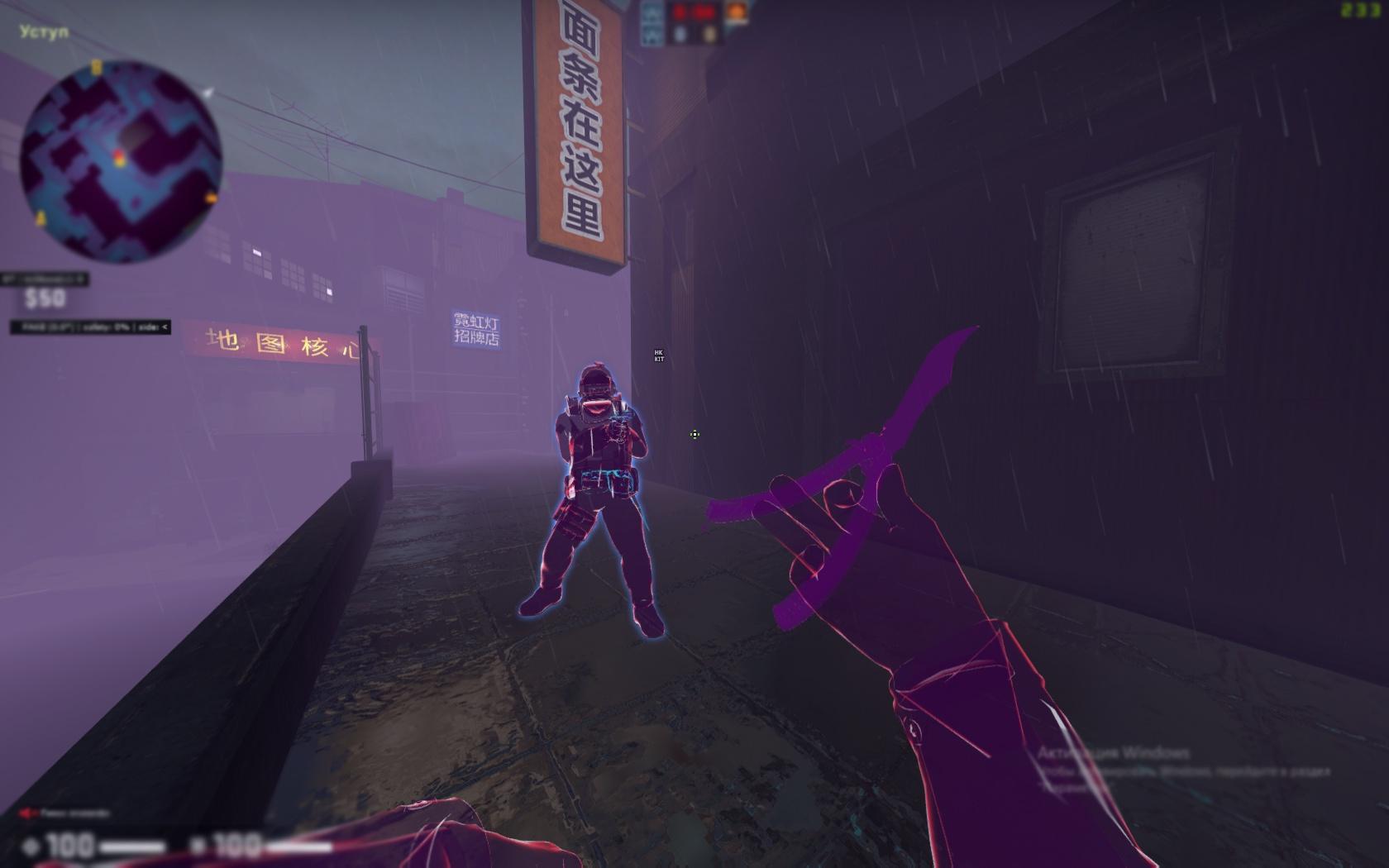Expand the spectator info bar above the $50
The image size is (1389, 868).
click(x=40, y=277)
